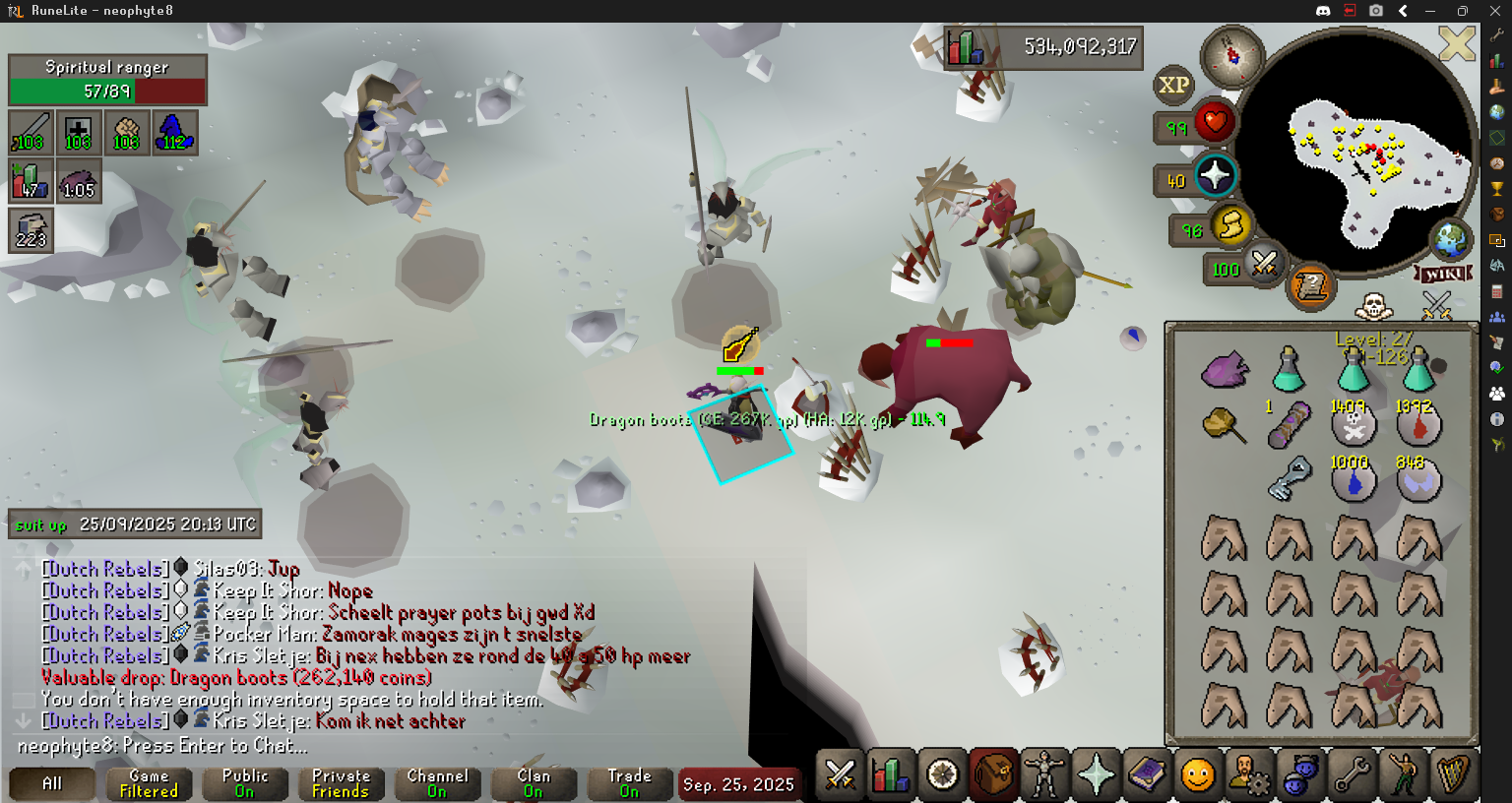Open the Emotes tab

click(1403, 775)
